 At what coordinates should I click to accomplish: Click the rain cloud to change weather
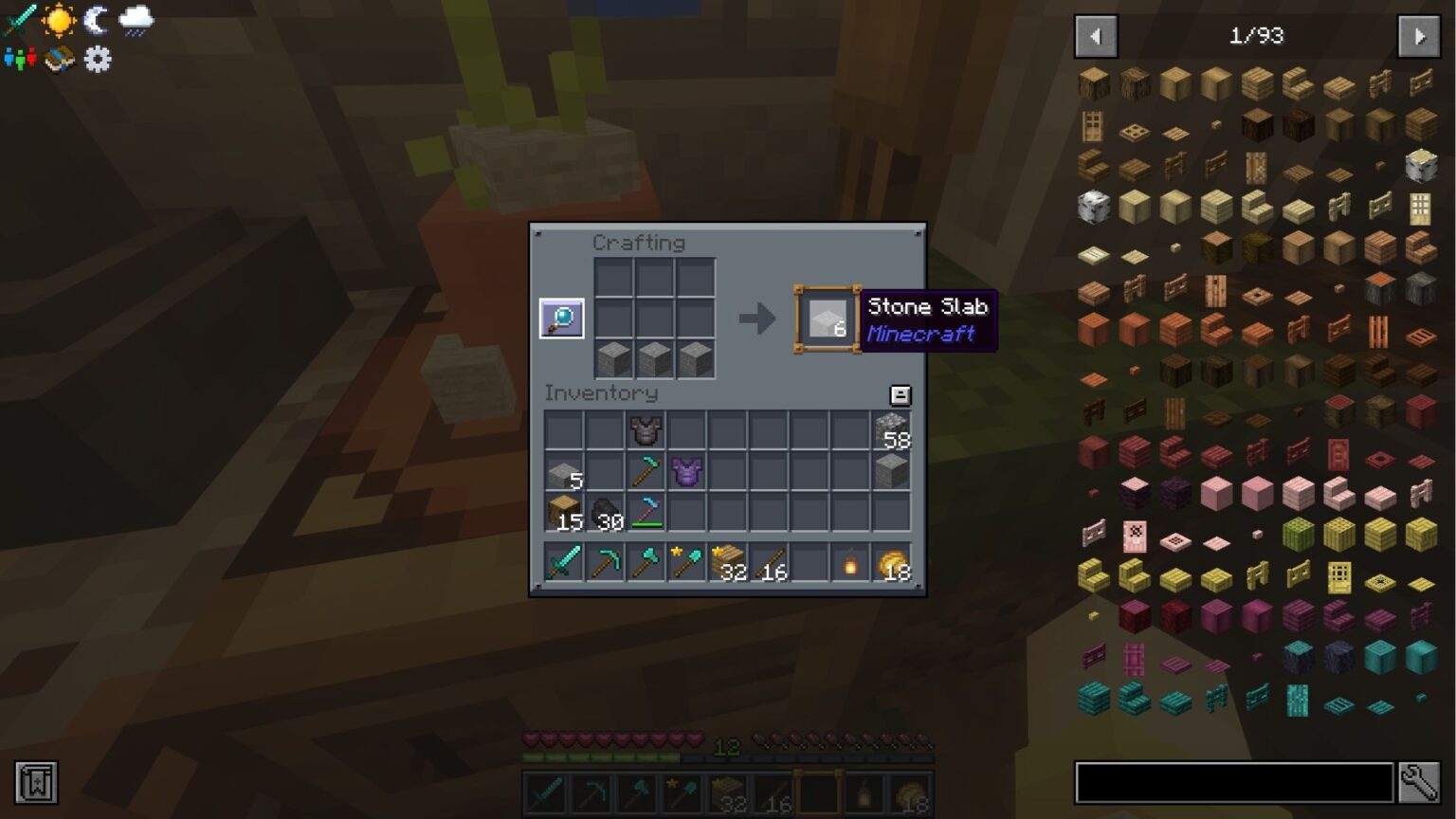tap(134, 19)
